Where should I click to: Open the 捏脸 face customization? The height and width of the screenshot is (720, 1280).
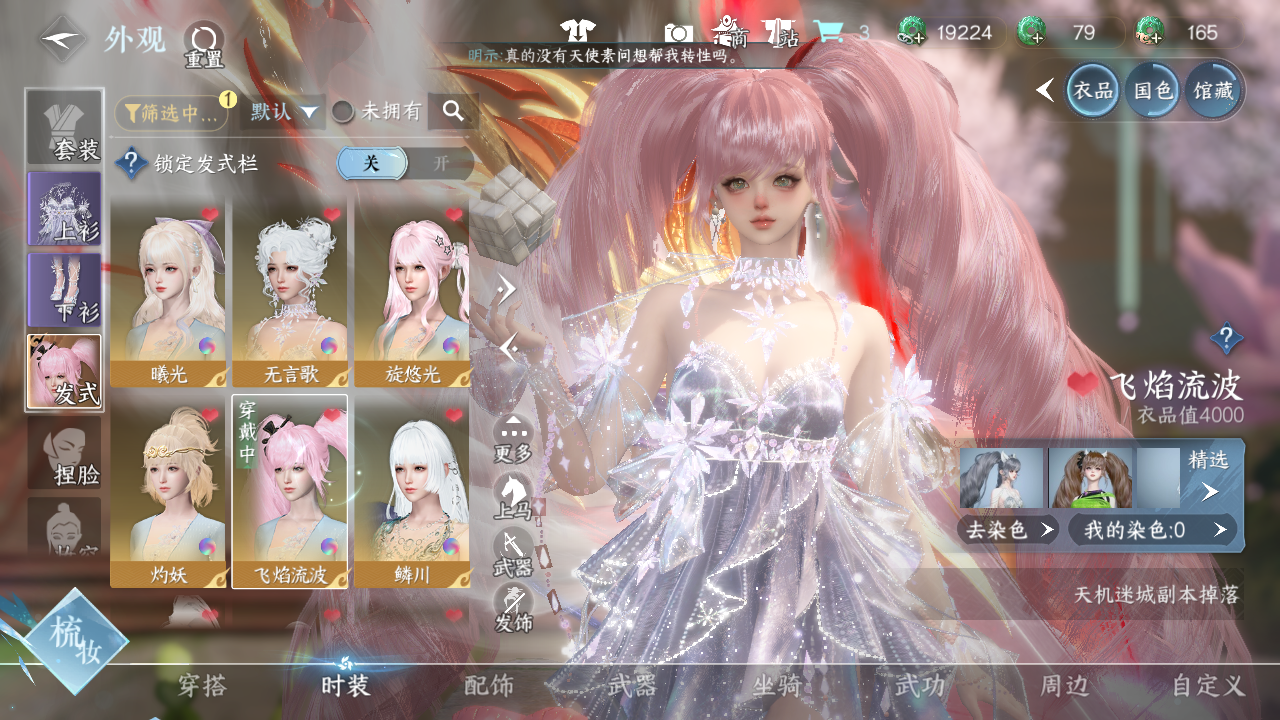point(65,453)
